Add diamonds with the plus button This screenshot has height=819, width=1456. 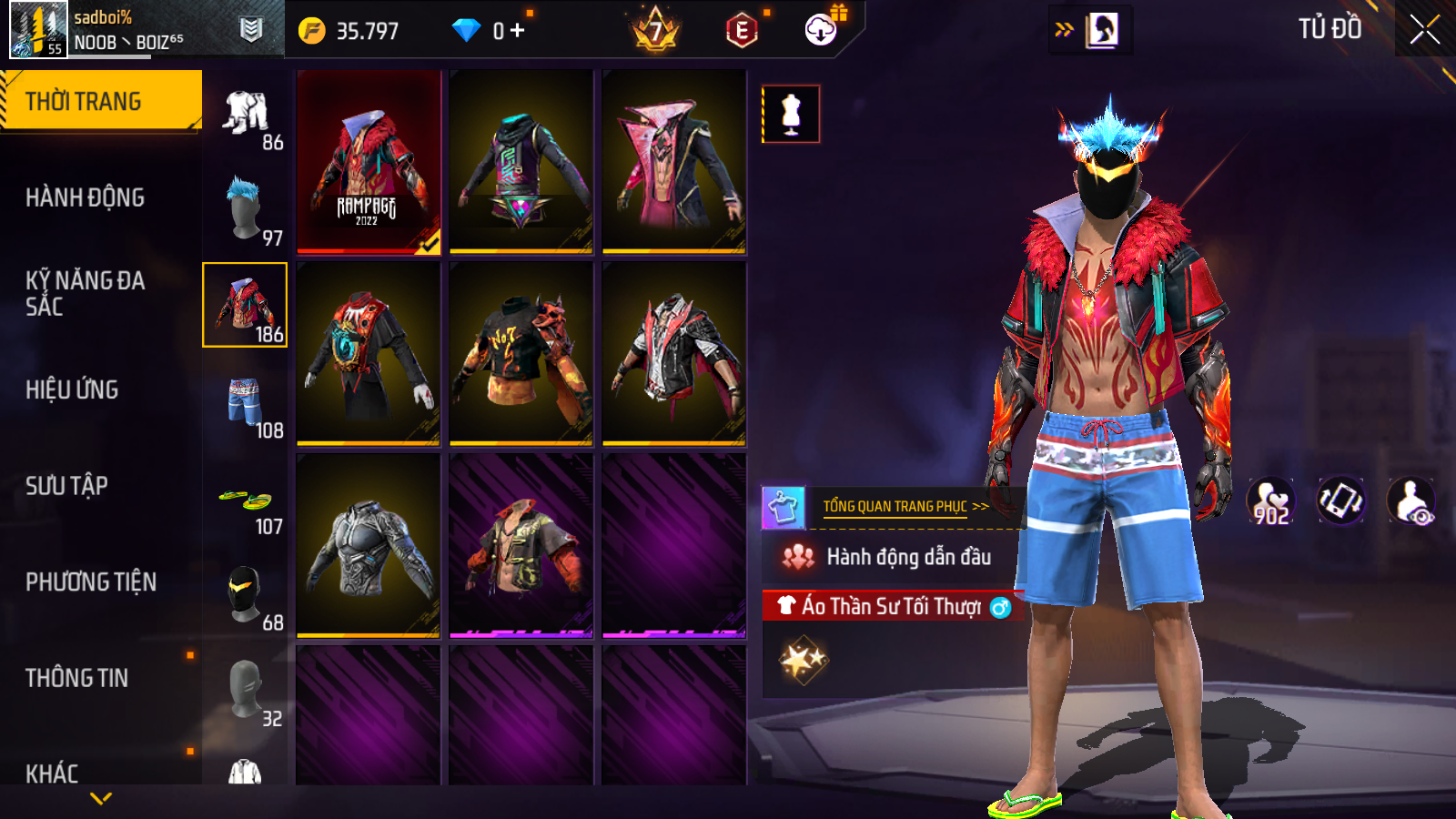pyautogui.click(x=518, y=31)
